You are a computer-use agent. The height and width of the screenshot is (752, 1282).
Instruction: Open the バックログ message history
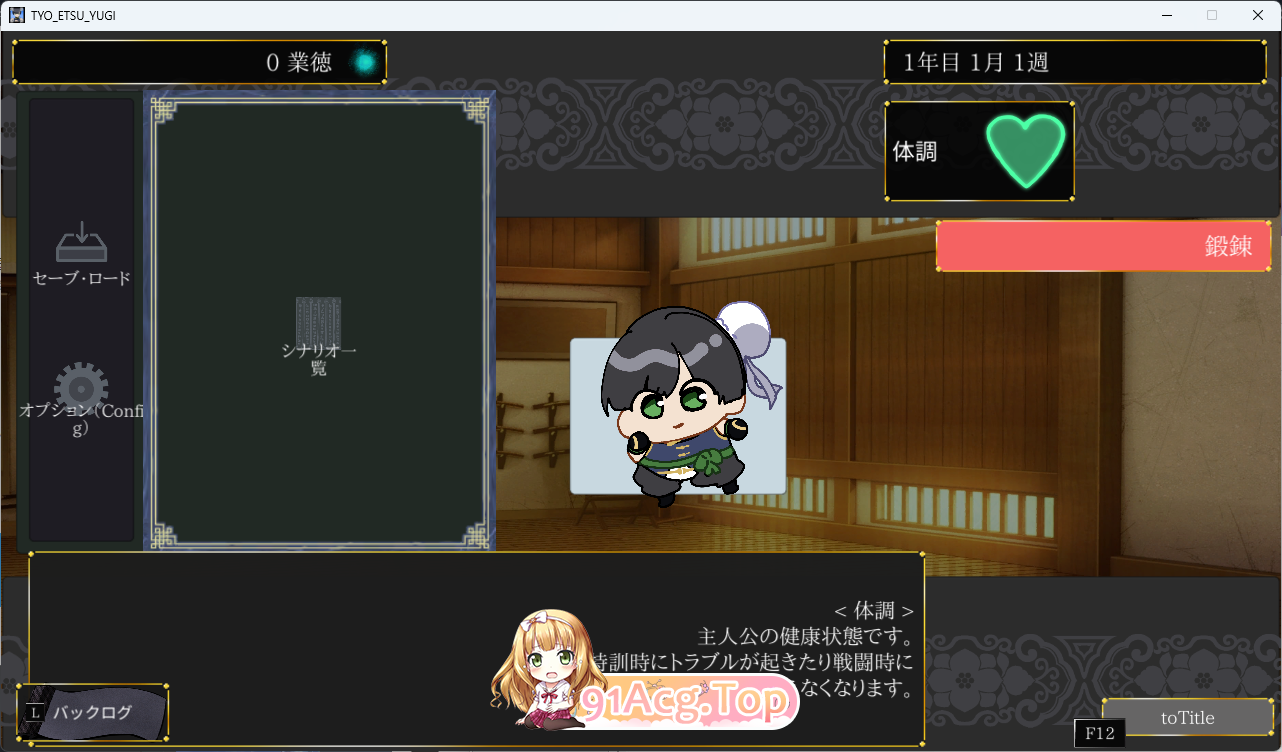pyautogui.click(x=93, y=712)
